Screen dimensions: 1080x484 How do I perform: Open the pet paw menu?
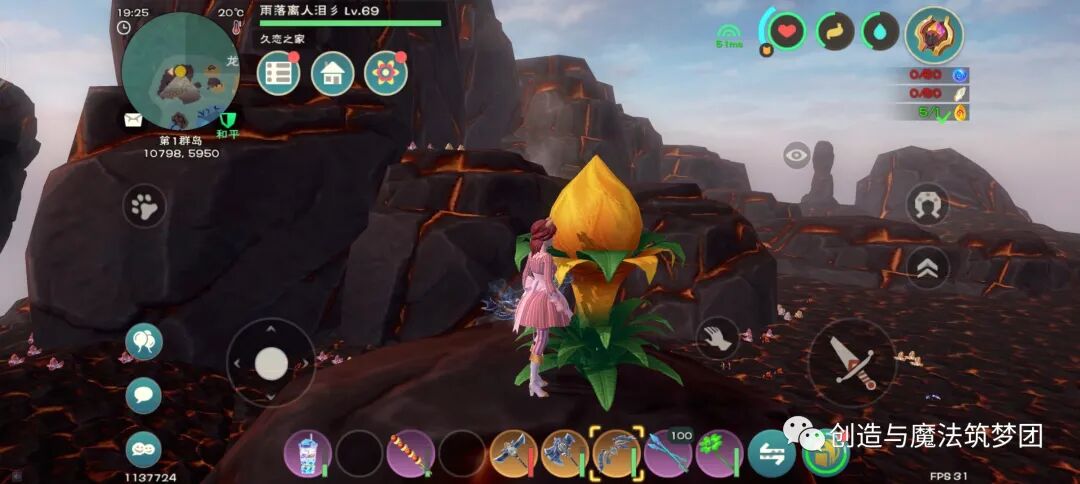click(145, 207)
